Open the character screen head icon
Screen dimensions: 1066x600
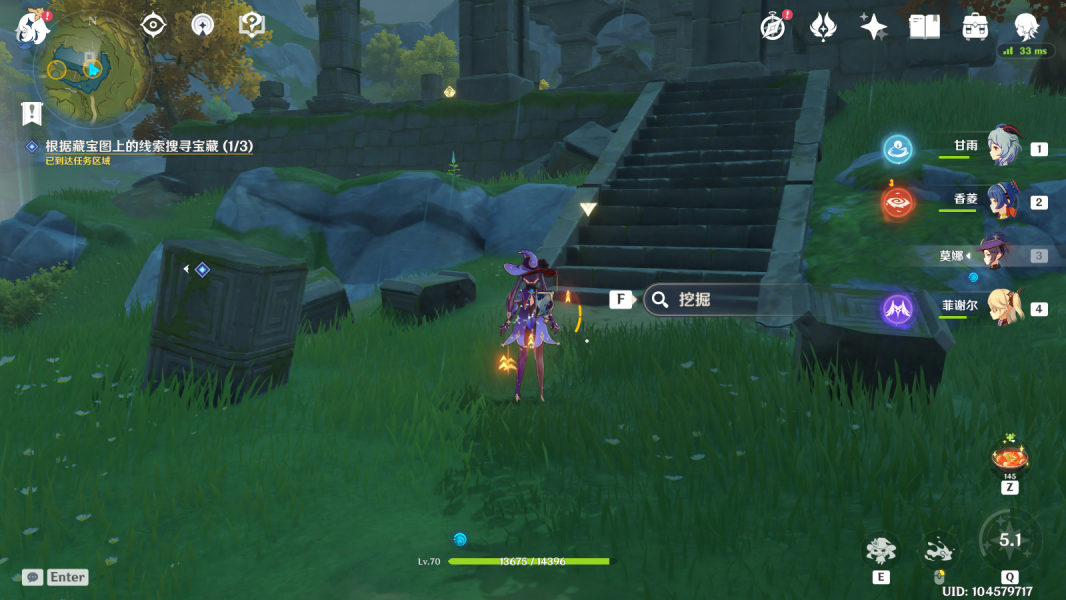tap(1025, 27)
